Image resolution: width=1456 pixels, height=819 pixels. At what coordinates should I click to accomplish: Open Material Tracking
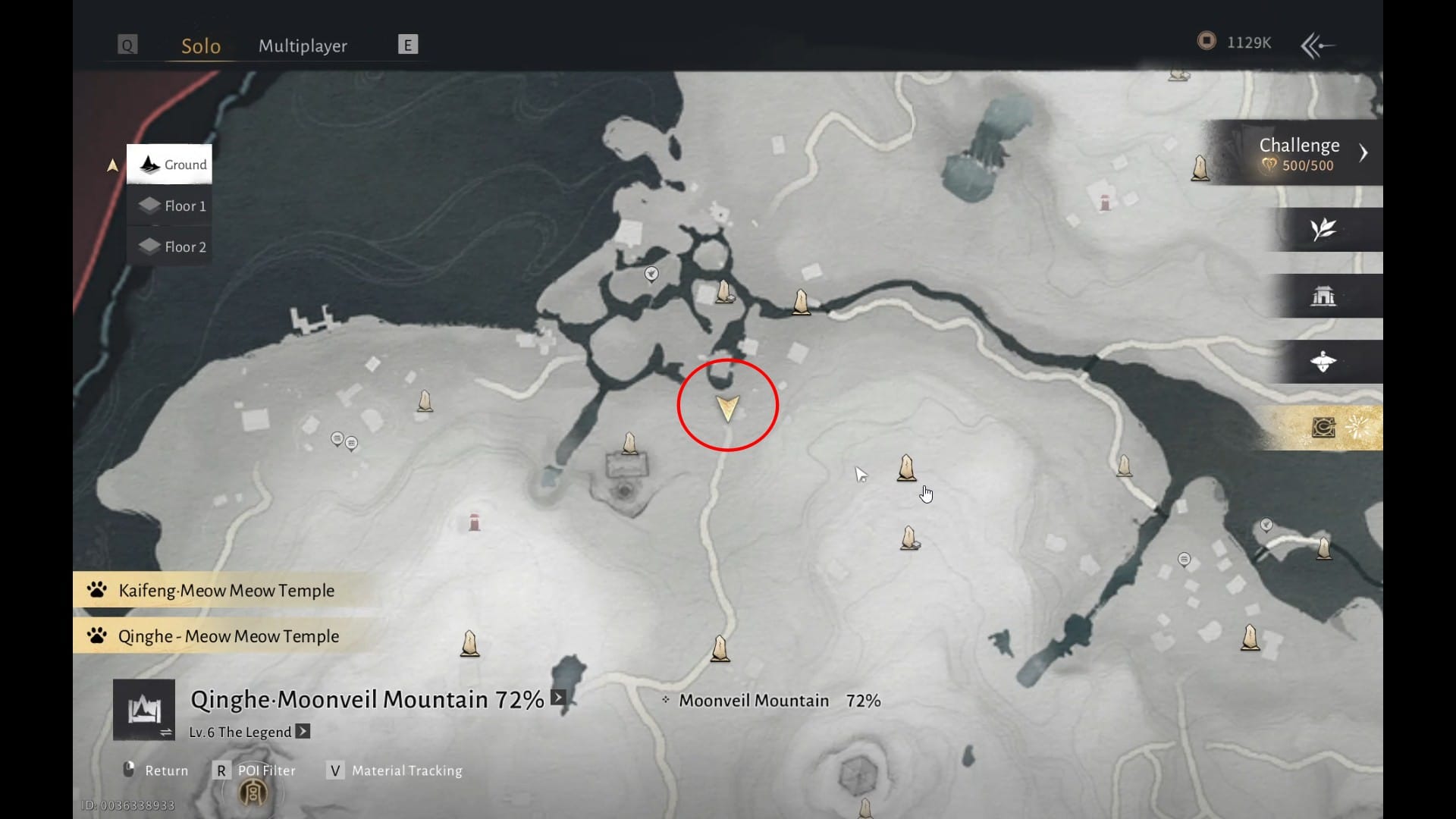397,770
